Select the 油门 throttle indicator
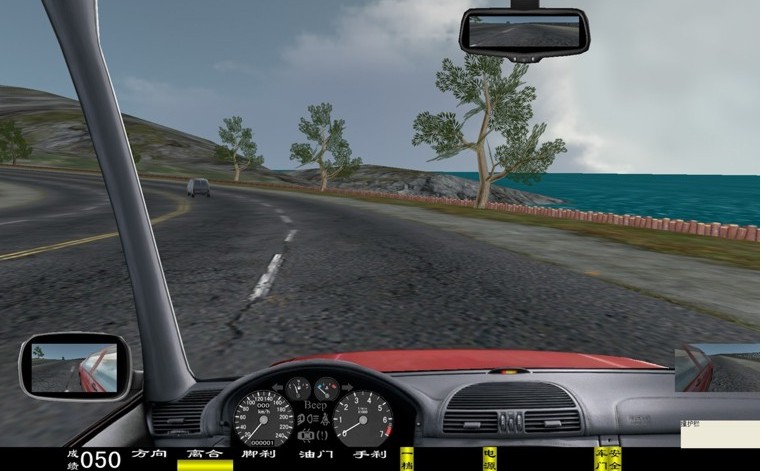 (315, 455)
